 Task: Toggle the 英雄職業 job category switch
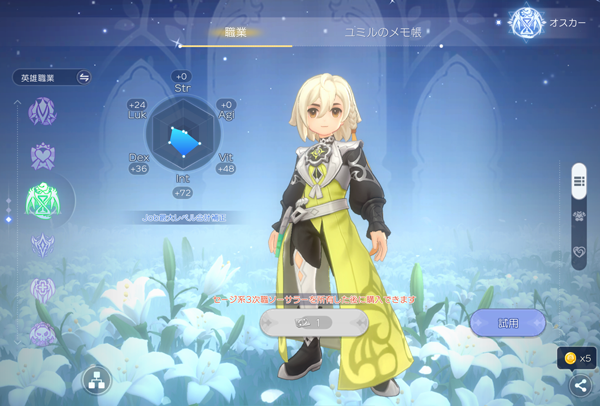click(84, 77)
